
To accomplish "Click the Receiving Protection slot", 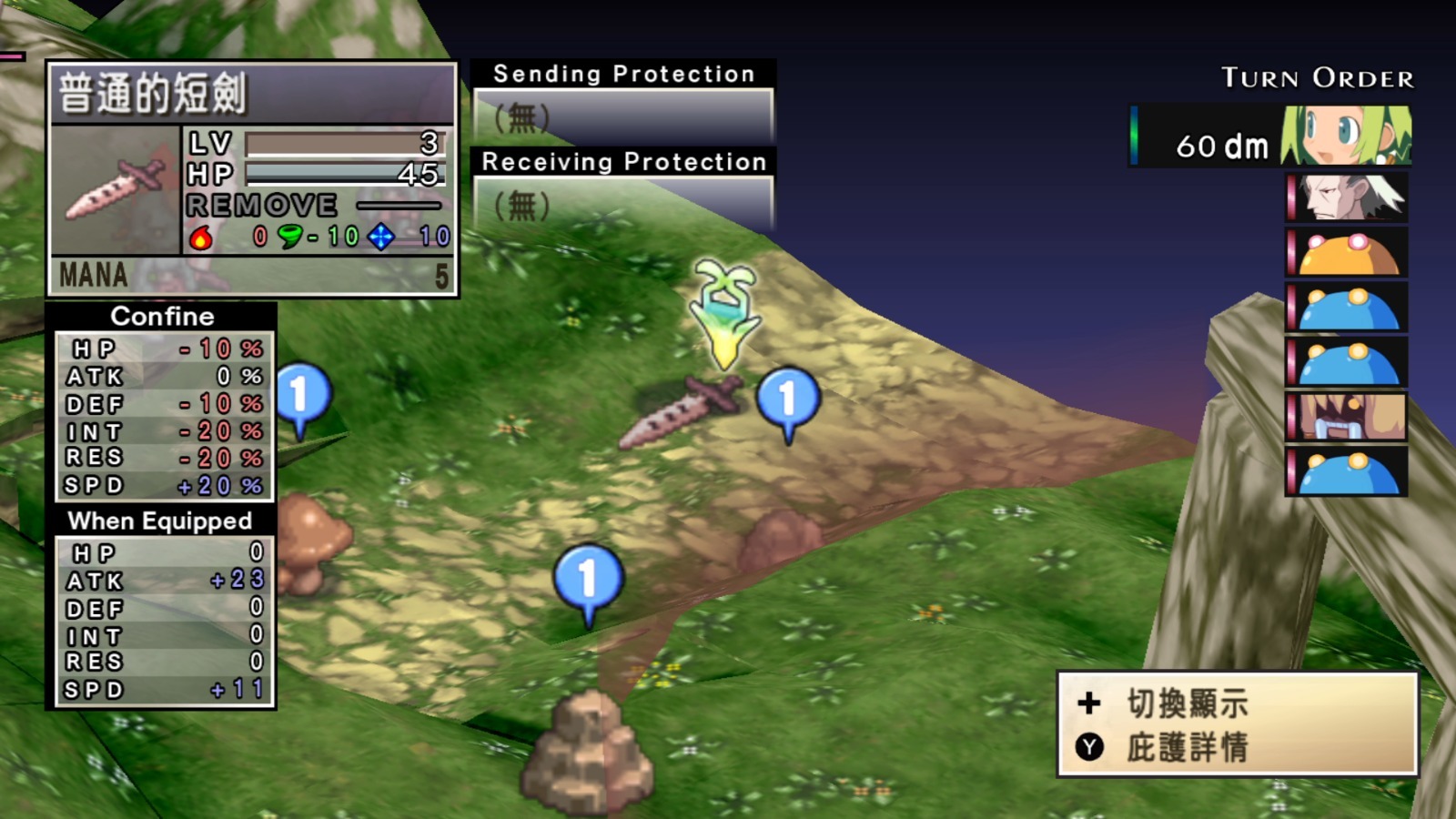I will pos(623,204).
